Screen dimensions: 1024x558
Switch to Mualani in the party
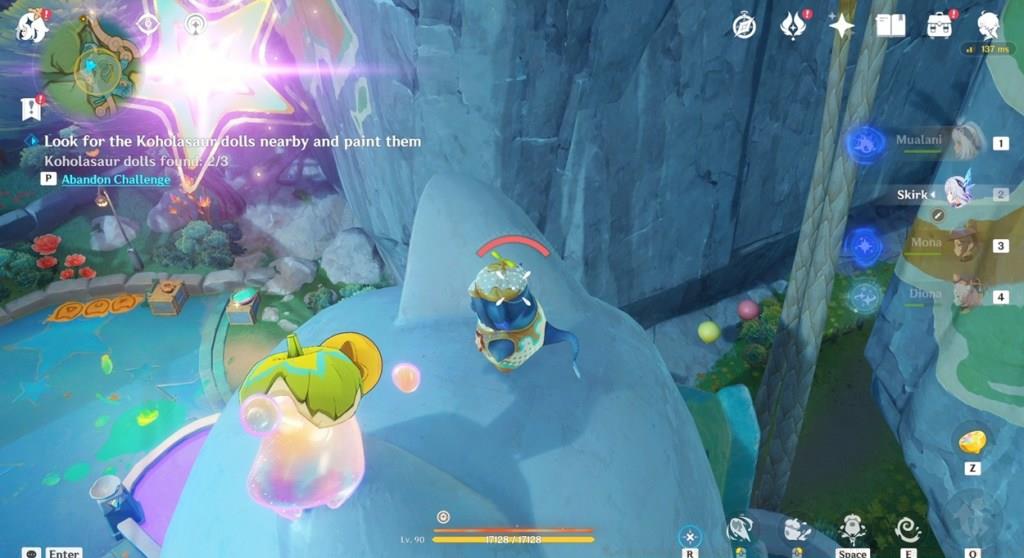(966, 143)
